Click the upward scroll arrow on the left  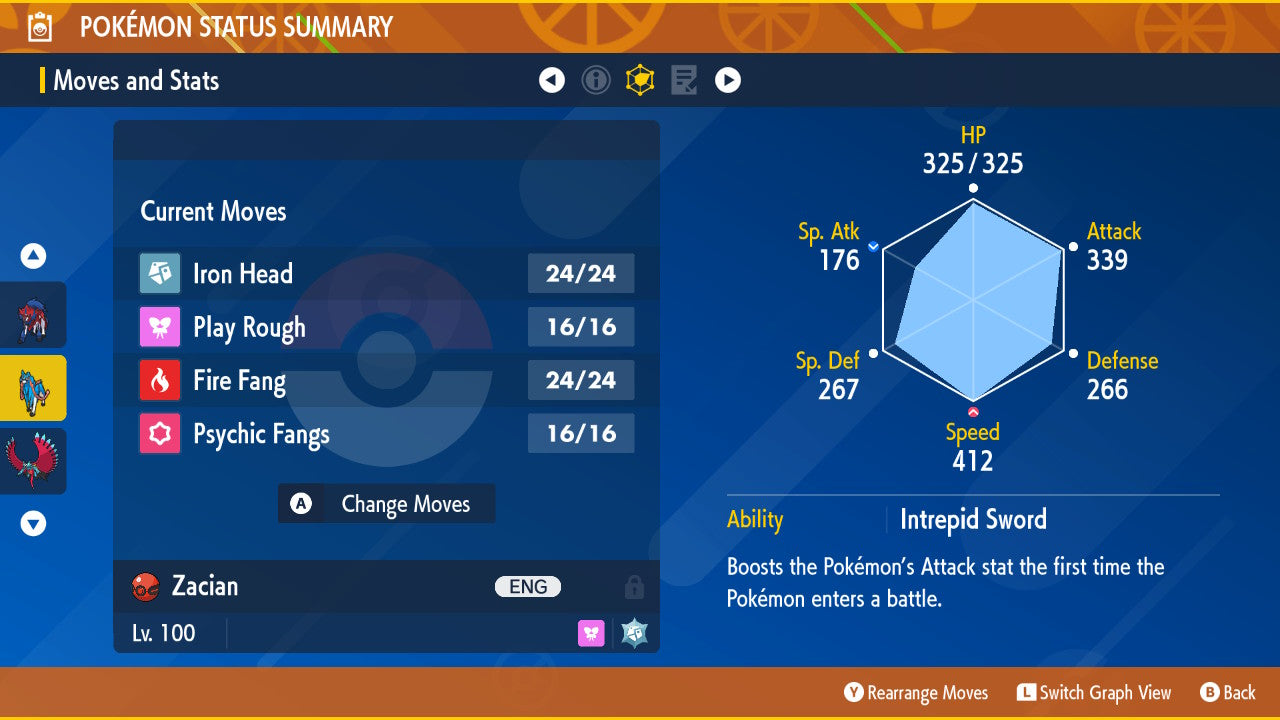coord(33,256)
